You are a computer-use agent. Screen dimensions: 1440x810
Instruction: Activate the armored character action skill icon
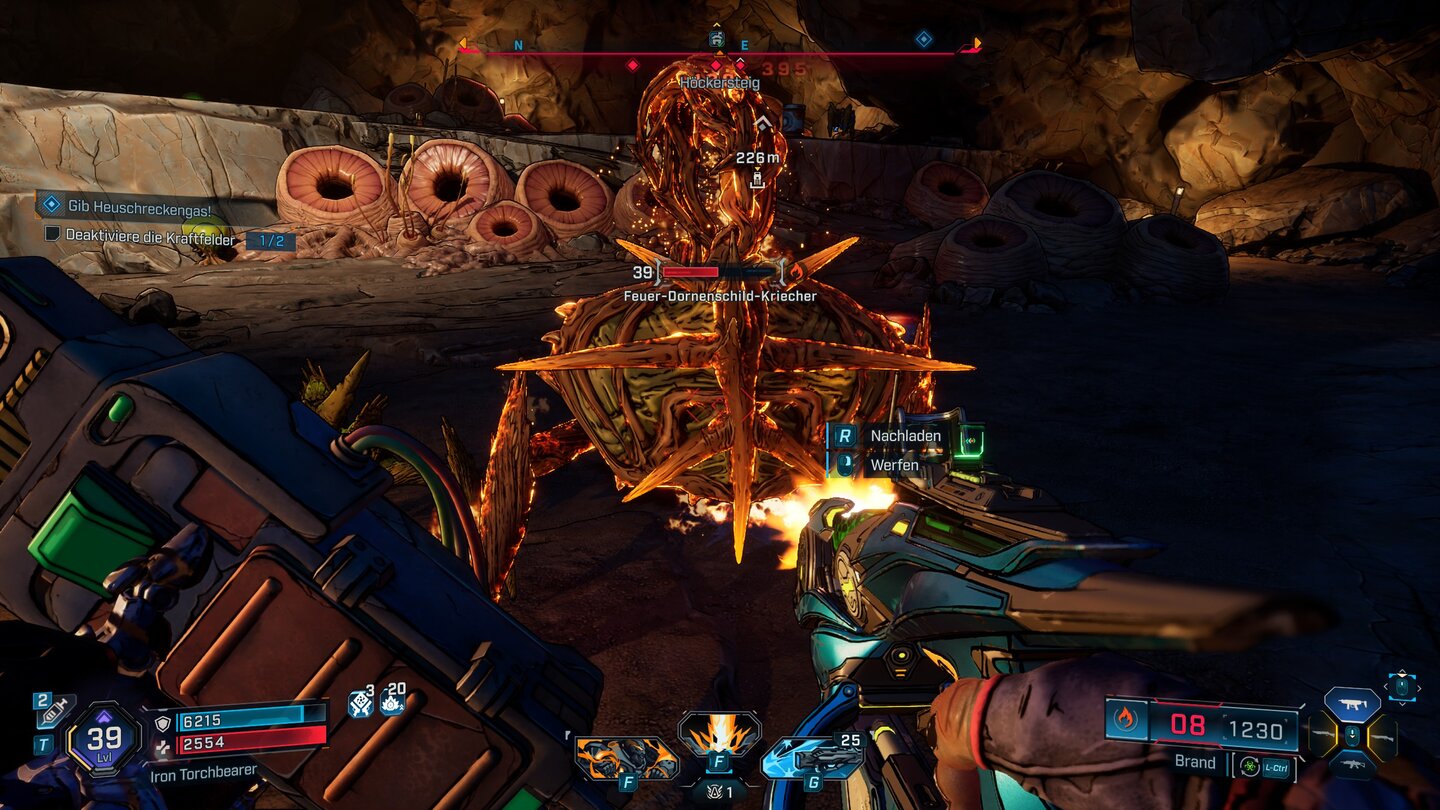[x=626, y=759]
